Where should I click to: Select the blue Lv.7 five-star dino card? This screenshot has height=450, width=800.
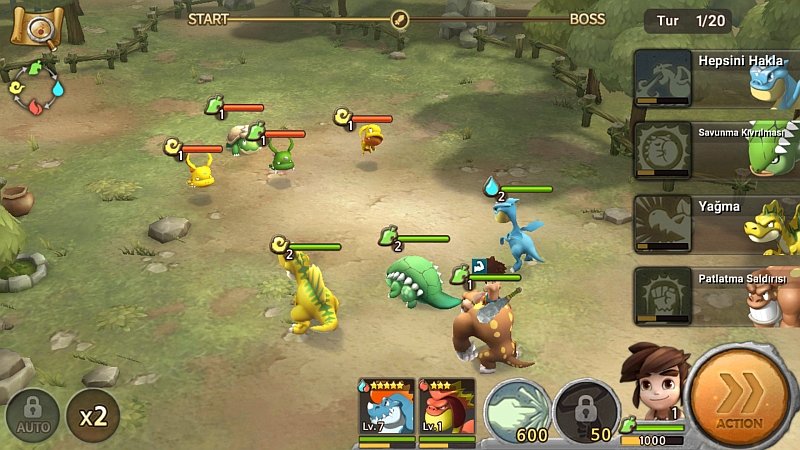click(385, 410)
